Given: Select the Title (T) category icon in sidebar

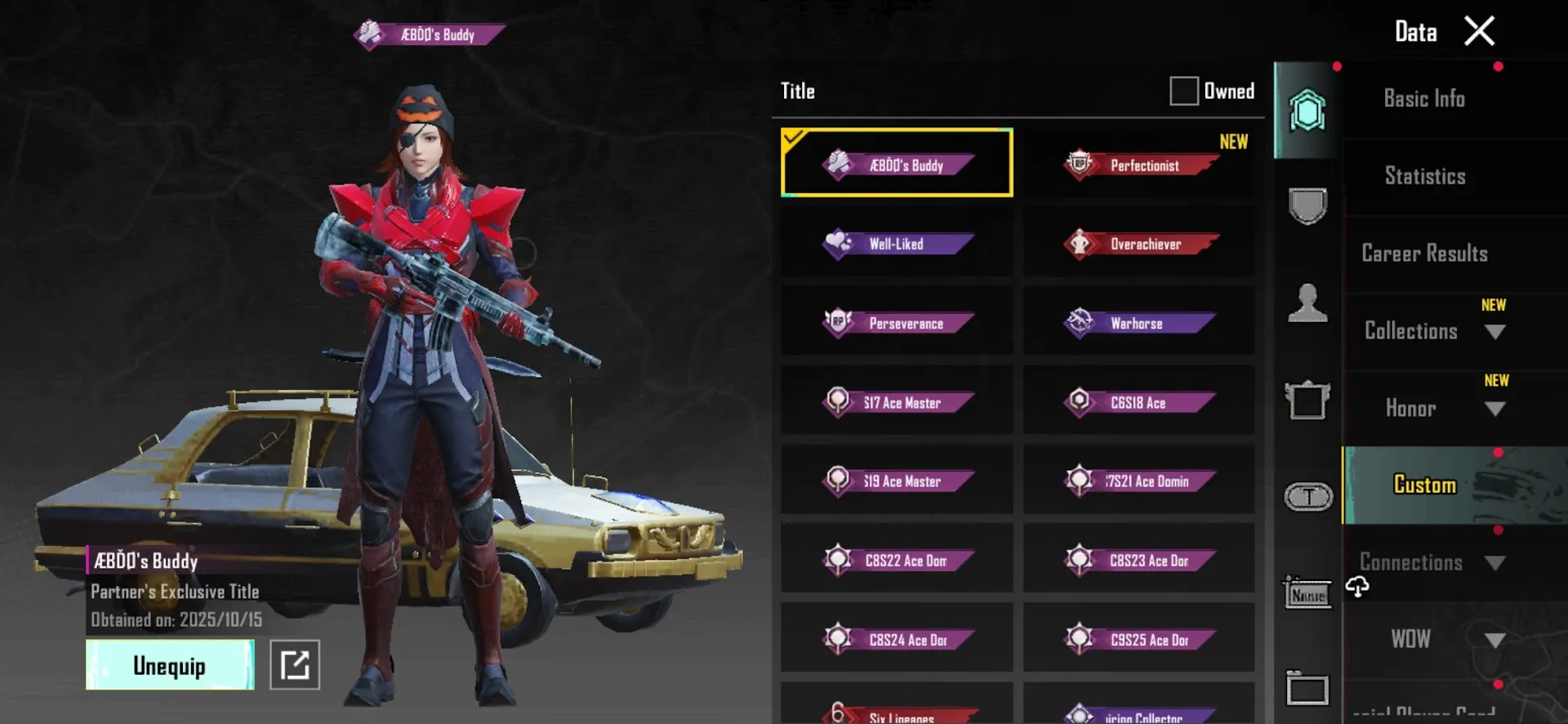Looking at the screenshot, I should pyautogui.click(x=1307, y=497).
